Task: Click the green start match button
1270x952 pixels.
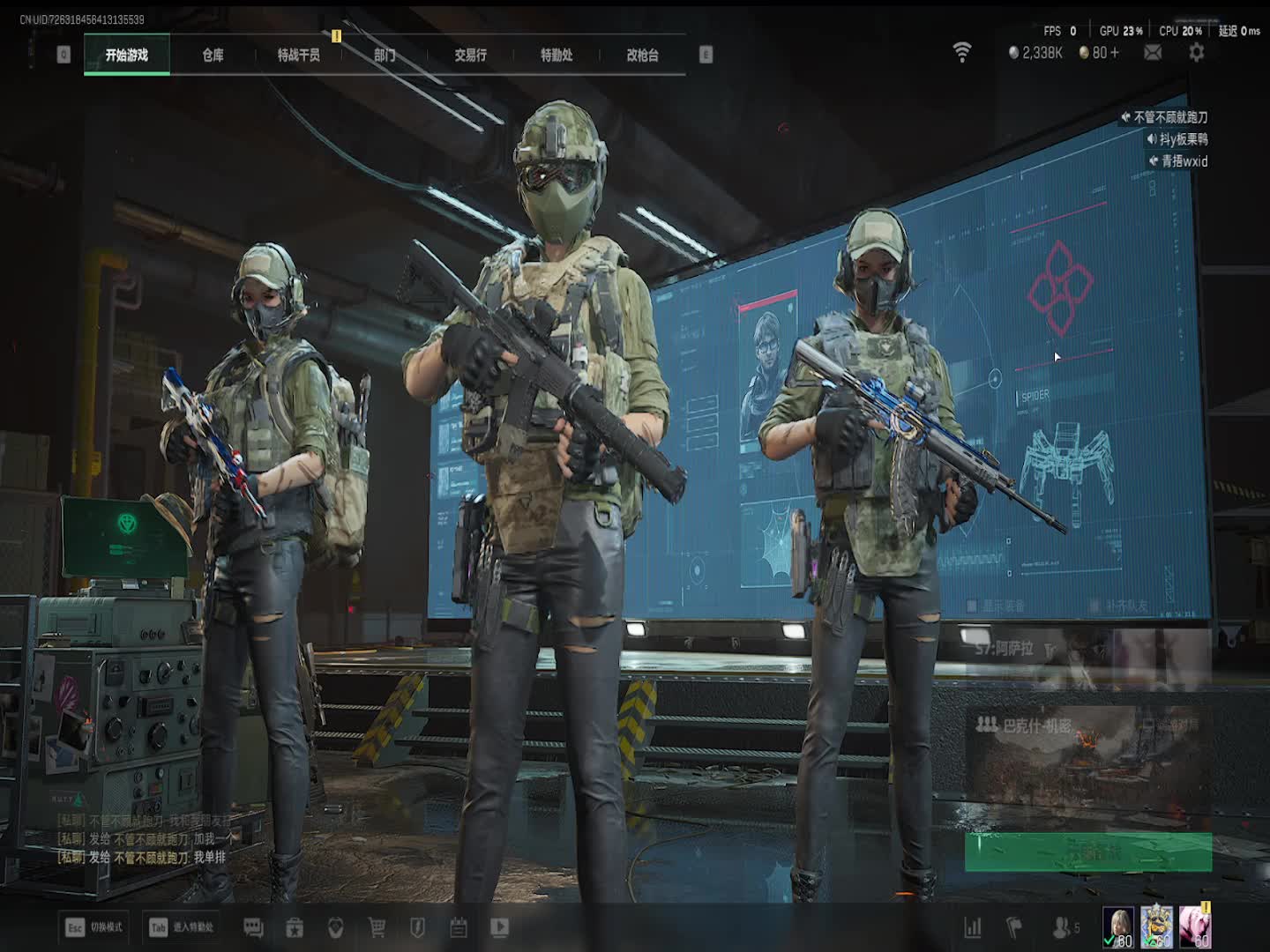Action: 1087,852
